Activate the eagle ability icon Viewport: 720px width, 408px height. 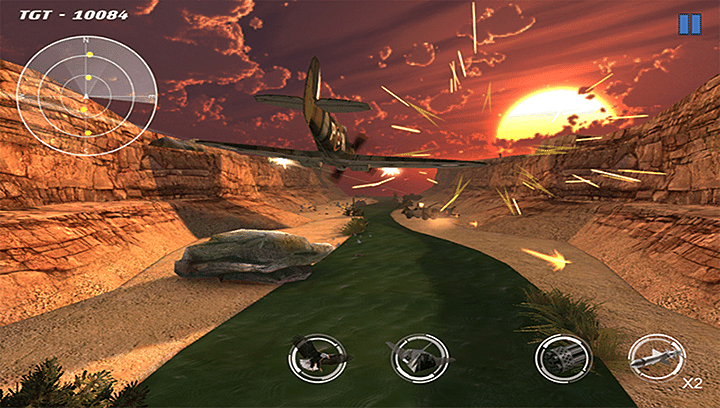pos(317,357)
